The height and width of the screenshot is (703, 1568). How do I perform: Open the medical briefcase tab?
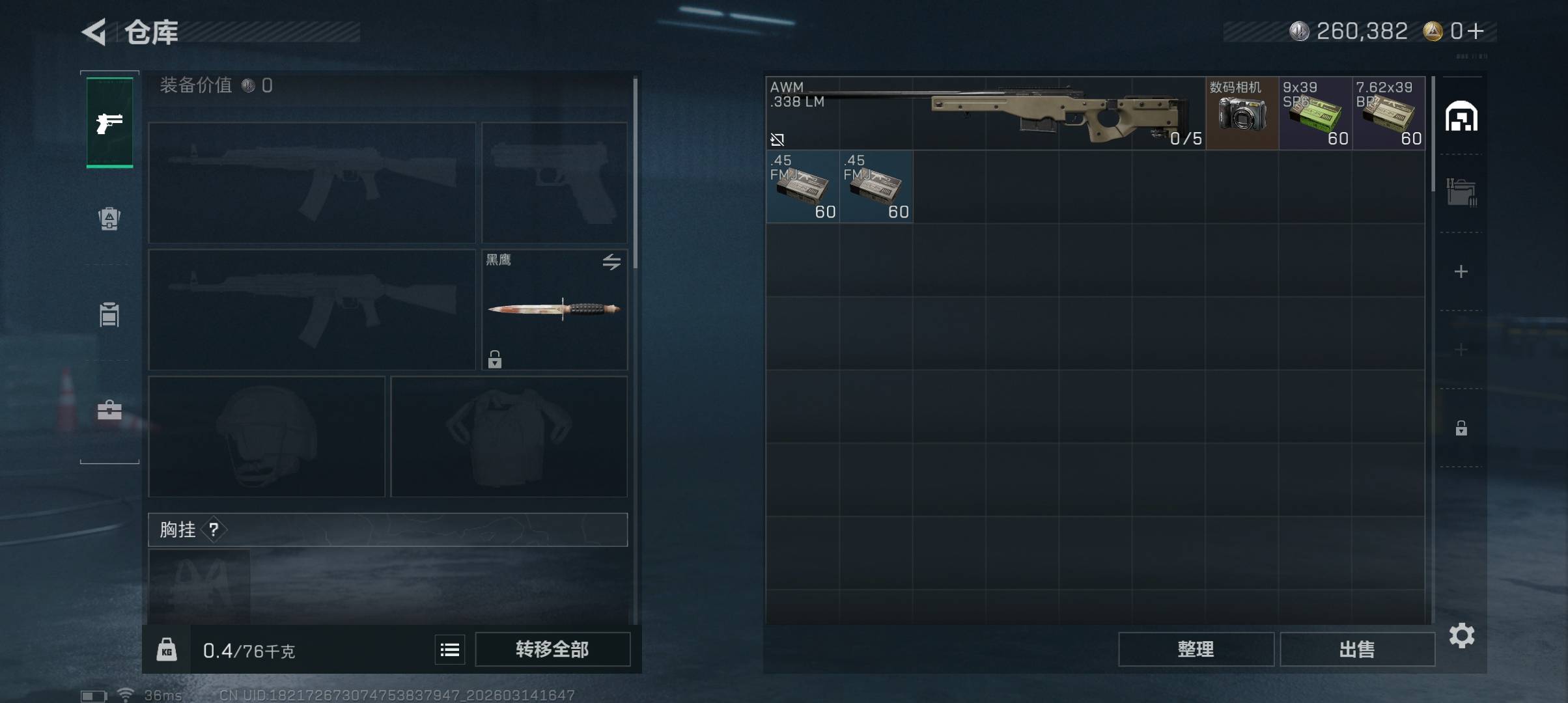pyautogui.click(x=109, y=410)
